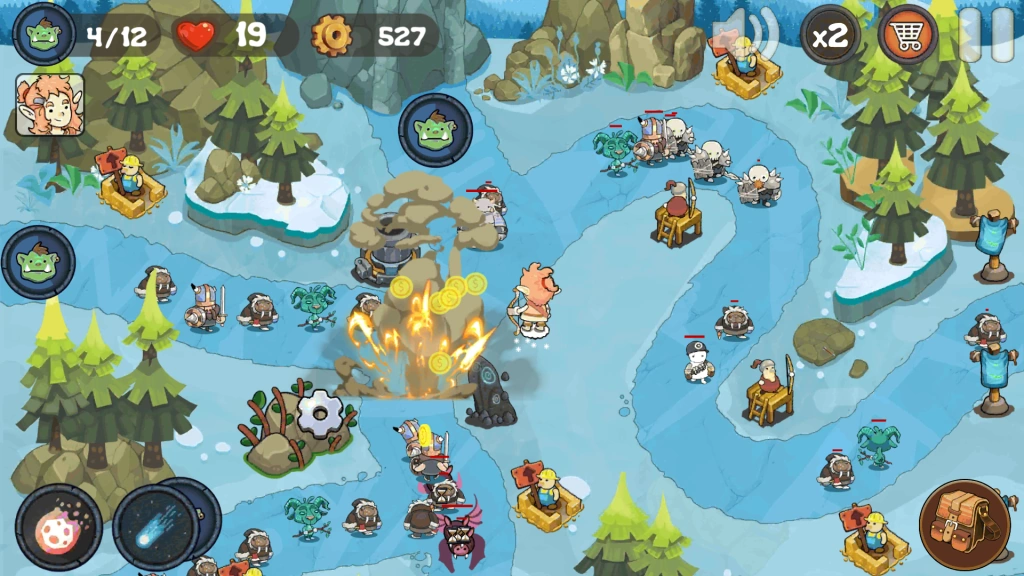Call the orc wave icon below the hero portrait
This screenshot has width=1024, height=576.
click(x=39, y=262)
